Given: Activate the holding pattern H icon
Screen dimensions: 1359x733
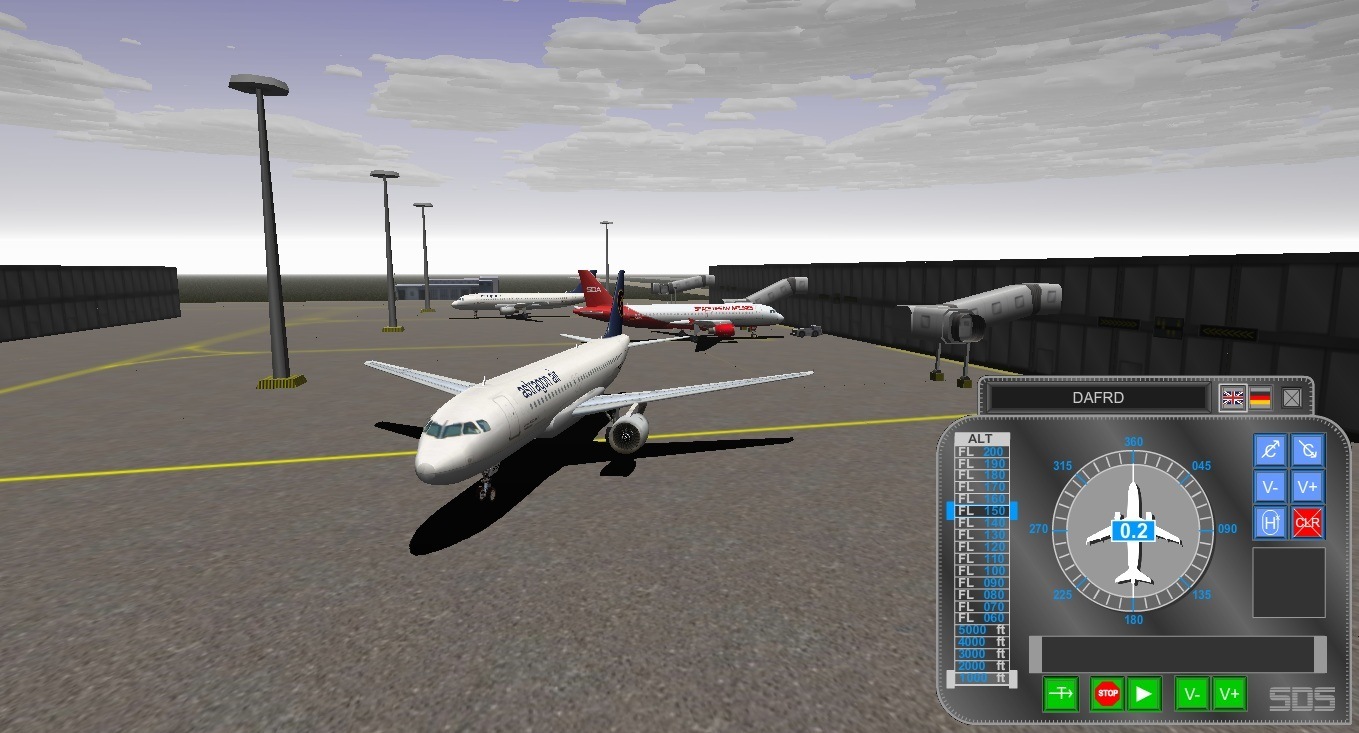Looking at the screenshot, I should click(x=1269, y=522).
